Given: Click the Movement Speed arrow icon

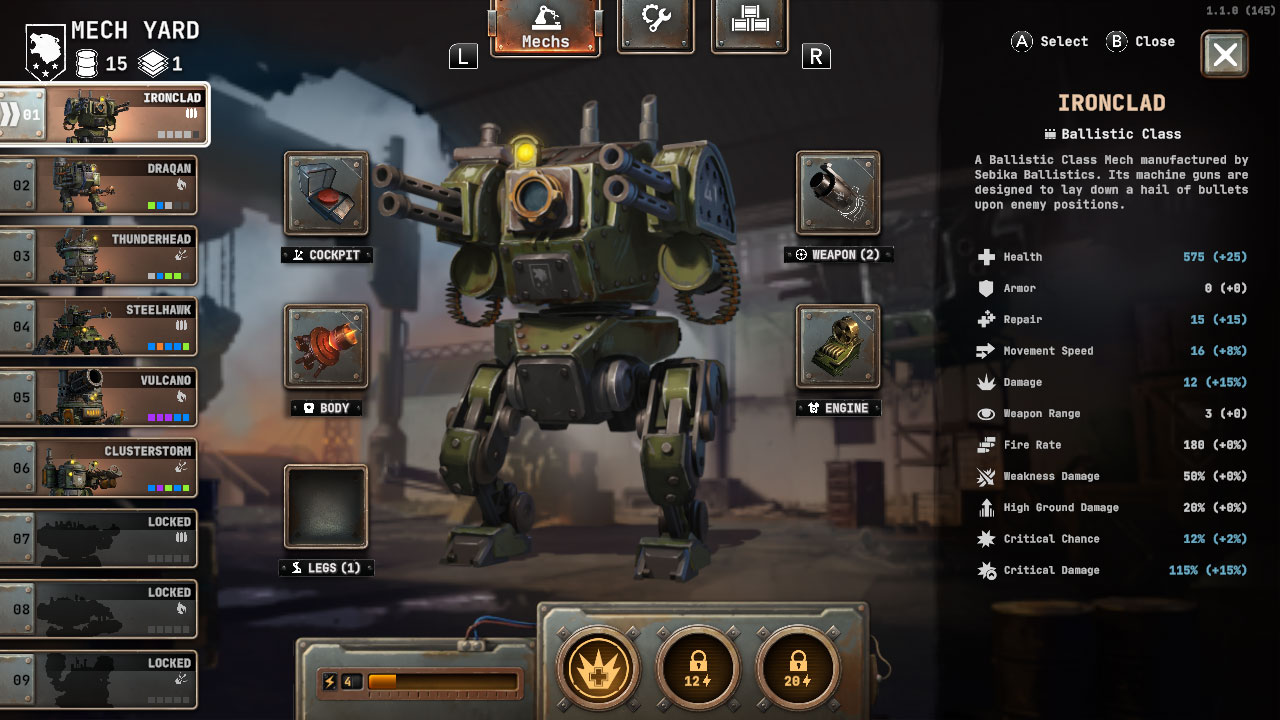Looking at the screenshot, I should coord(985,350).
